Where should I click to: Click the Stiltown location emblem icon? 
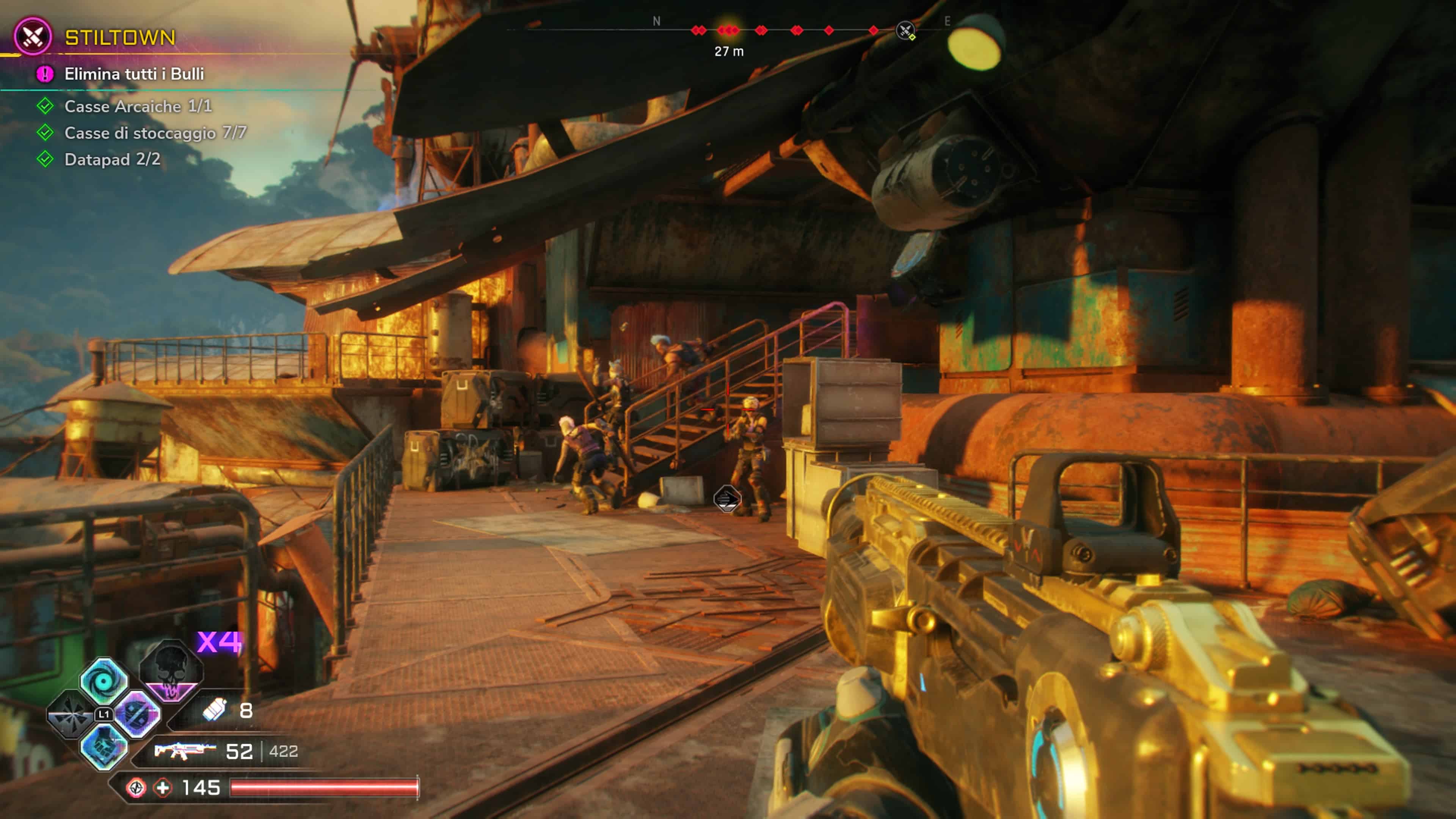tap(33, 37)
